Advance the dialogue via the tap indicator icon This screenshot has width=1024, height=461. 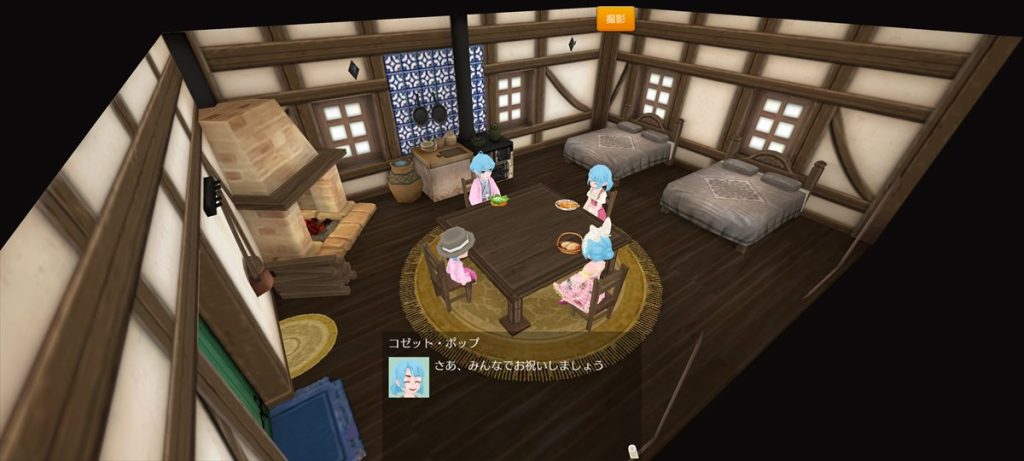[x=632, y=451]
